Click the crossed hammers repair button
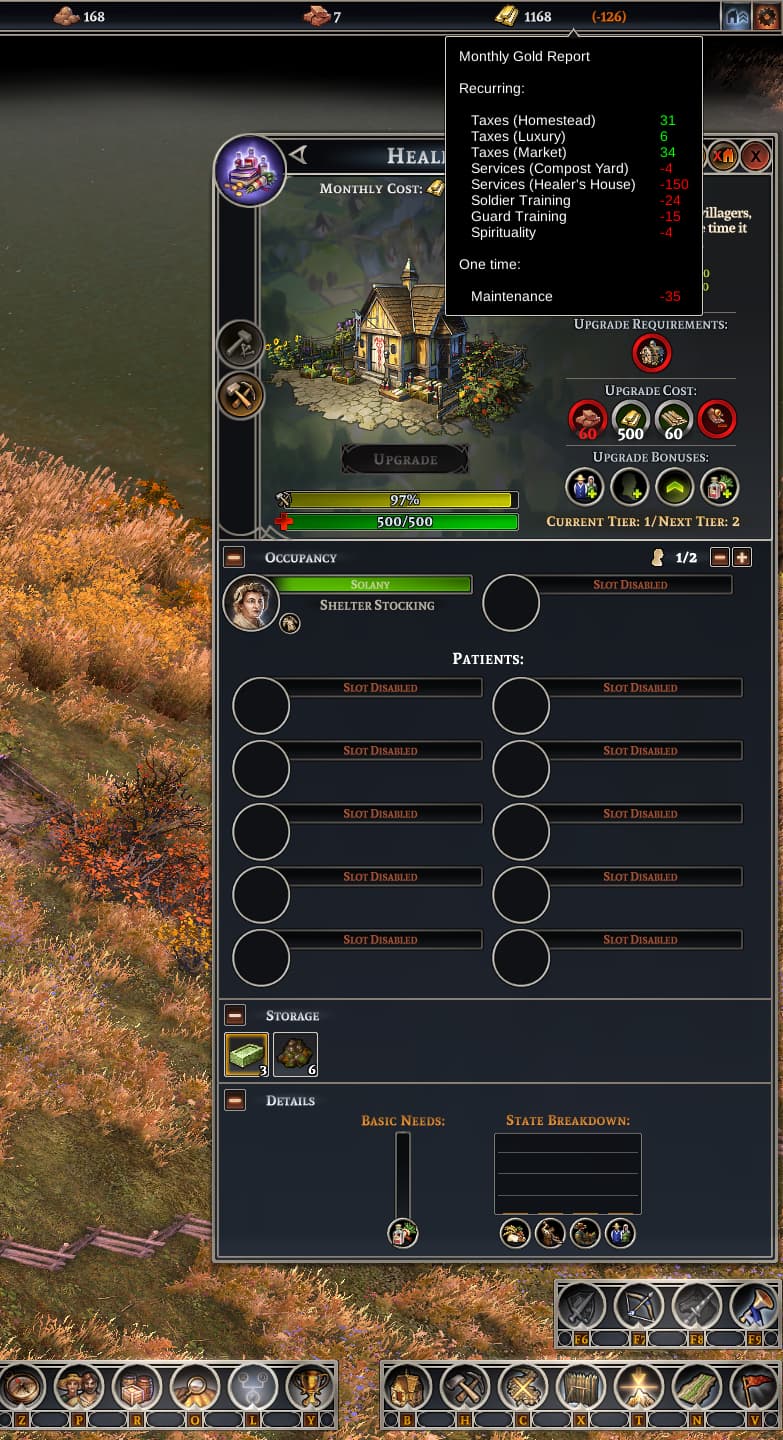783x1440 pixels. (x=240, y=395)
